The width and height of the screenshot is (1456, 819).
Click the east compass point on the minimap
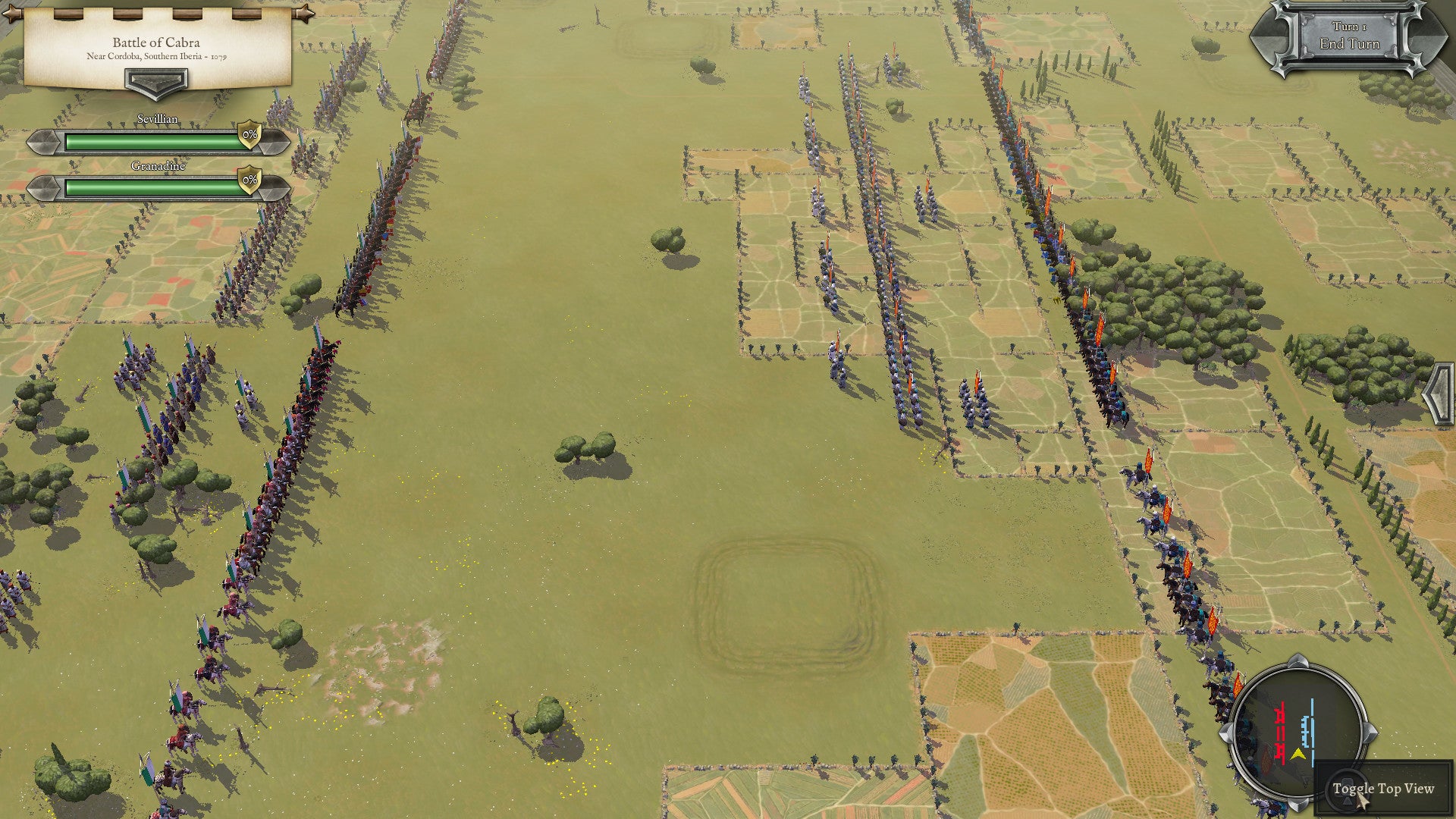click(x=1369, y=731)
